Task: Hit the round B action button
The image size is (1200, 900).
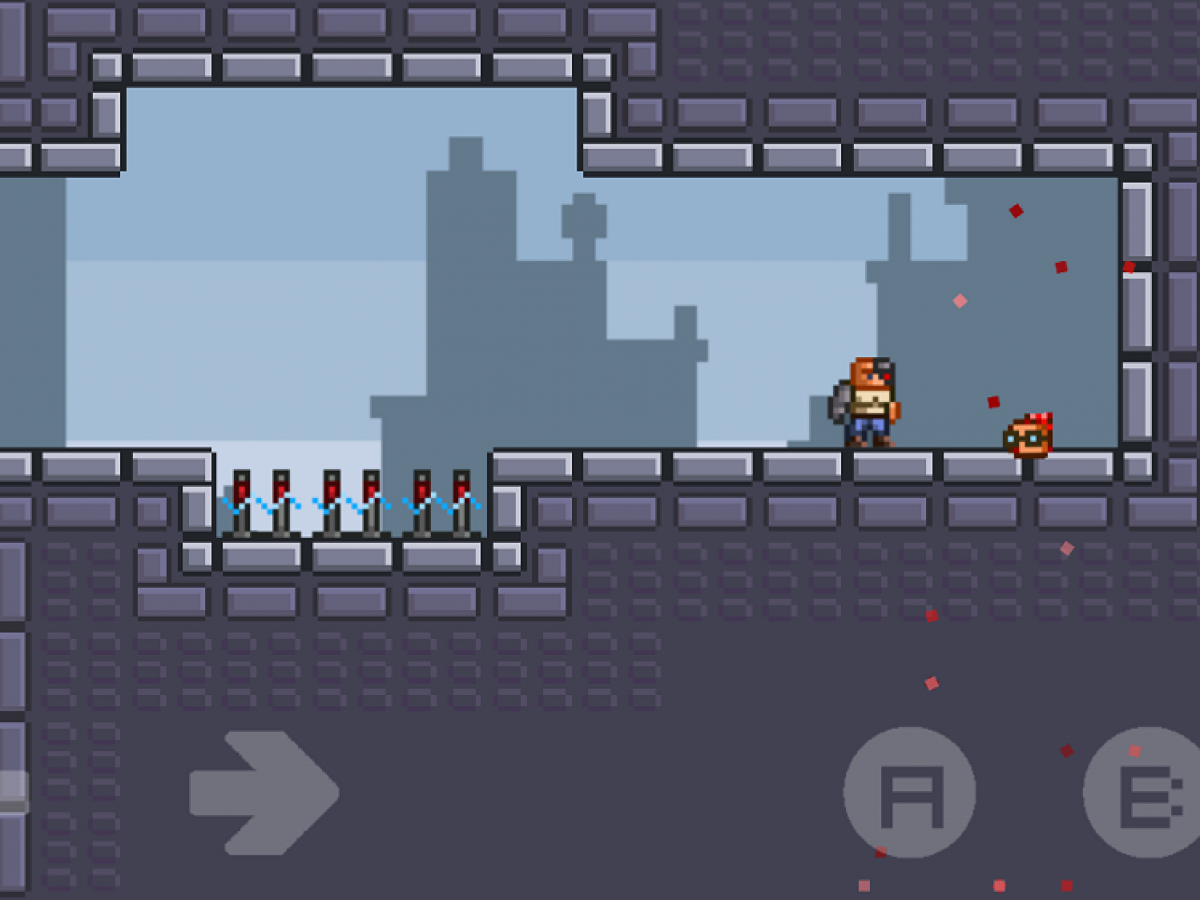Action: click(x=1146, y=792)
